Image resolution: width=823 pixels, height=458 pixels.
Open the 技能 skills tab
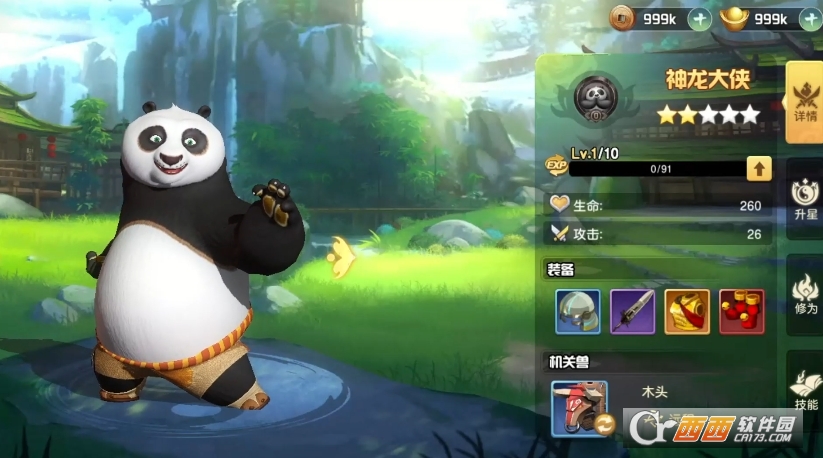click(x=804, y=388)
